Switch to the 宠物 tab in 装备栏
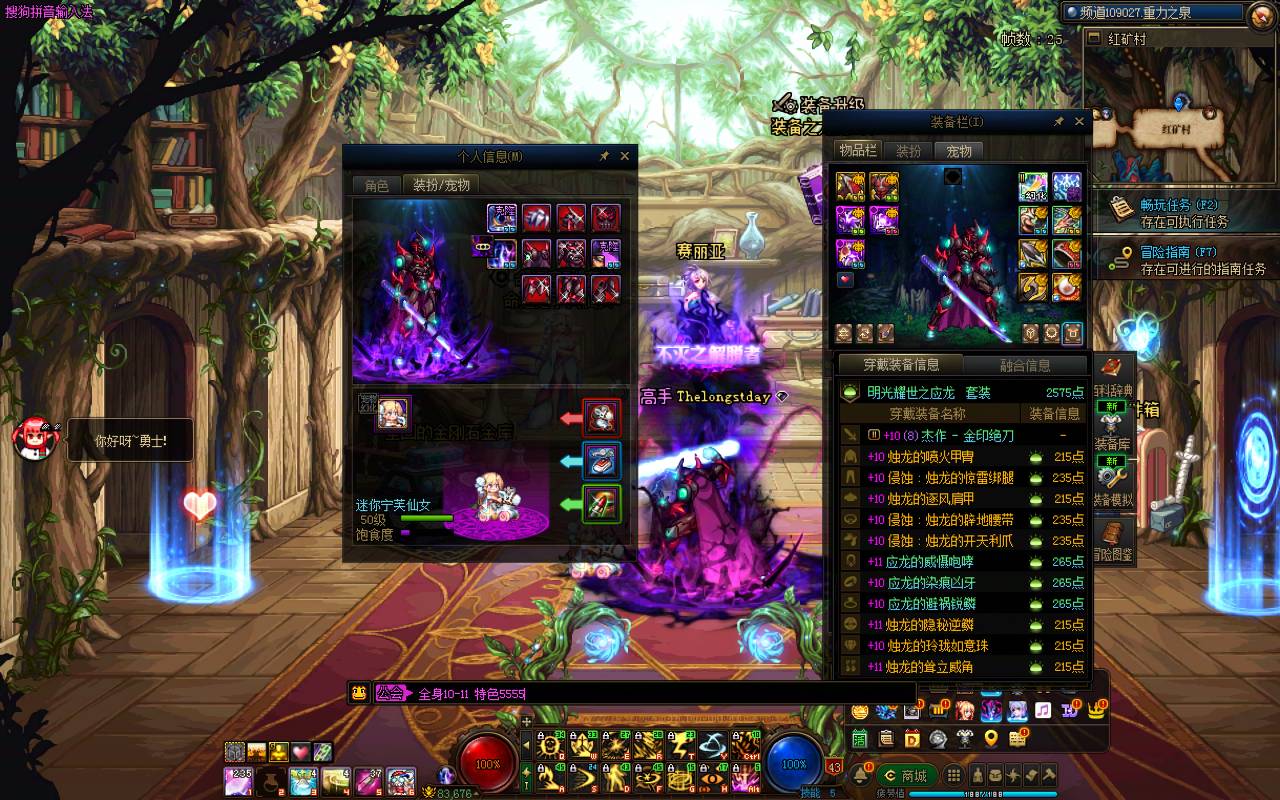This screenshot has width=1280, height=800. tap(959, 151)
